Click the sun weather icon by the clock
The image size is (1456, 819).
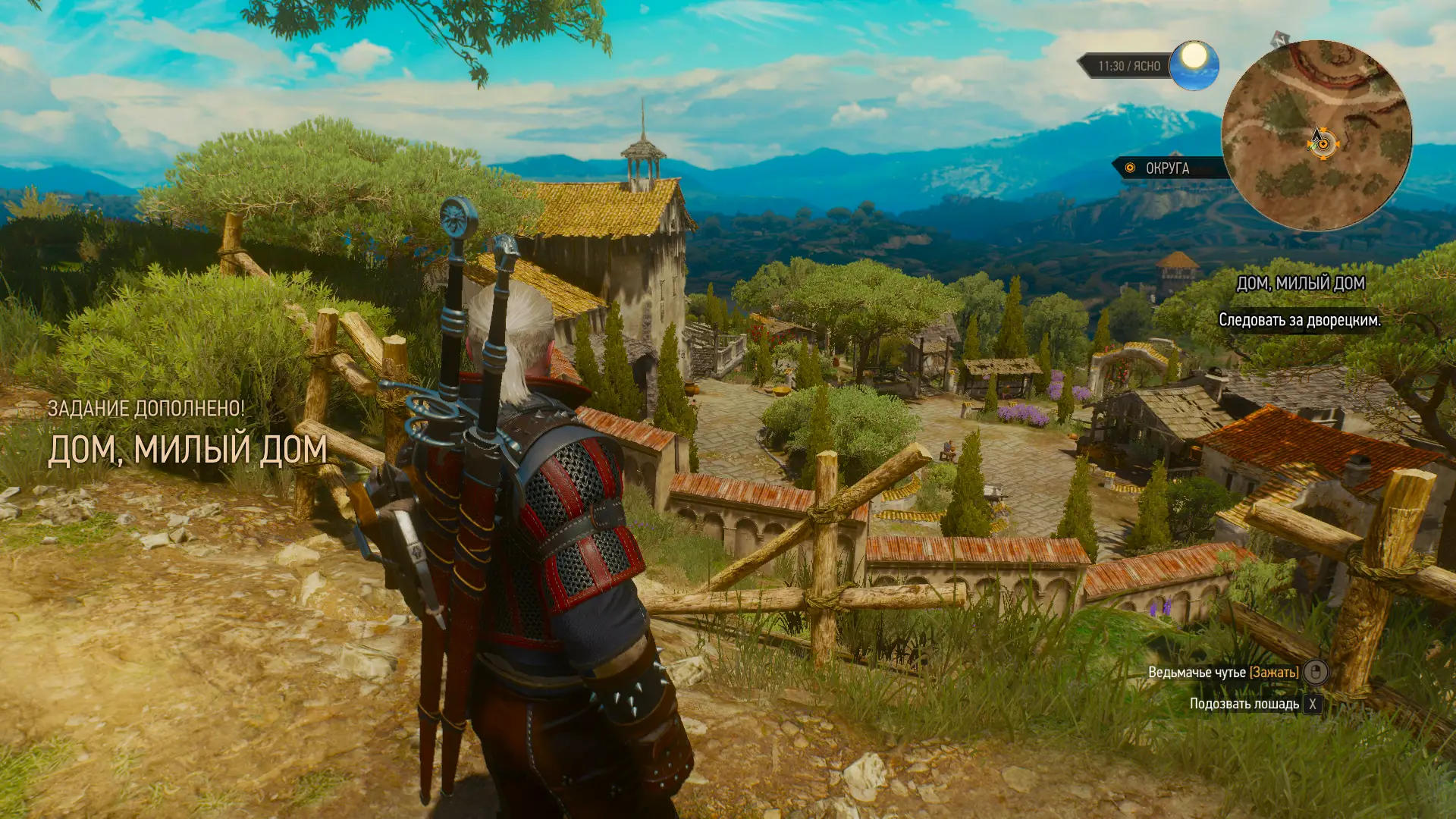(x=1194, y=64)
